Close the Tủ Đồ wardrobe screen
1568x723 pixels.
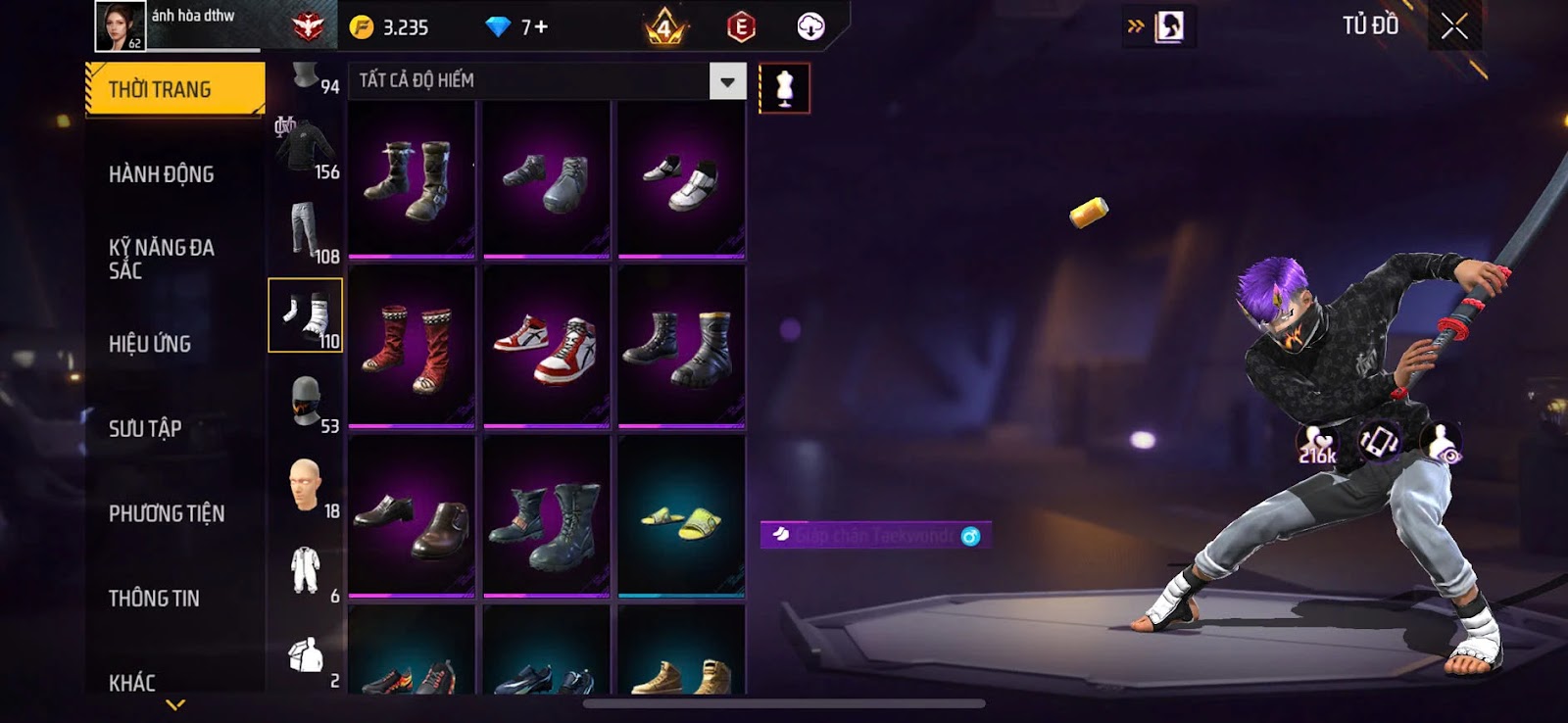[1454, 26]
